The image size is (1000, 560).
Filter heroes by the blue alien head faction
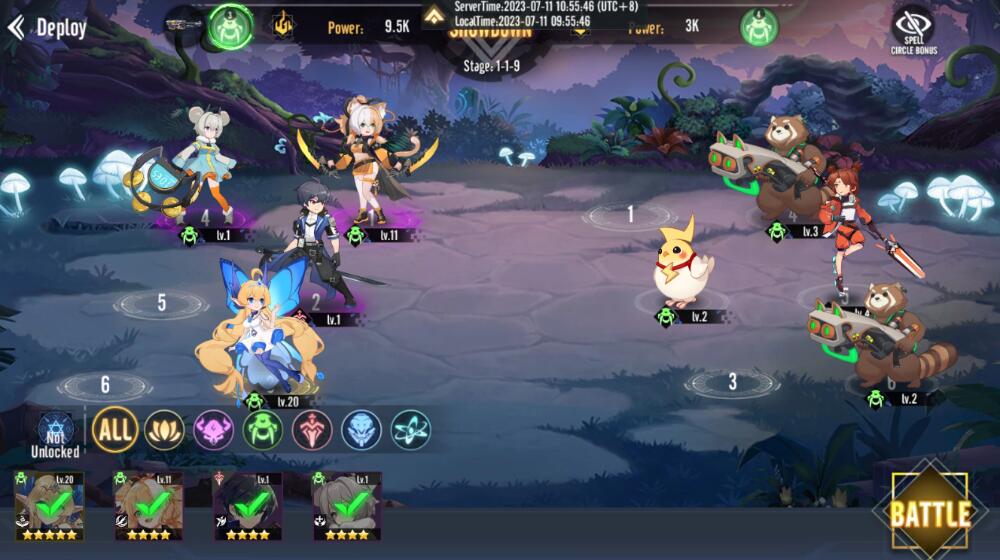click(x=361, y=430)
